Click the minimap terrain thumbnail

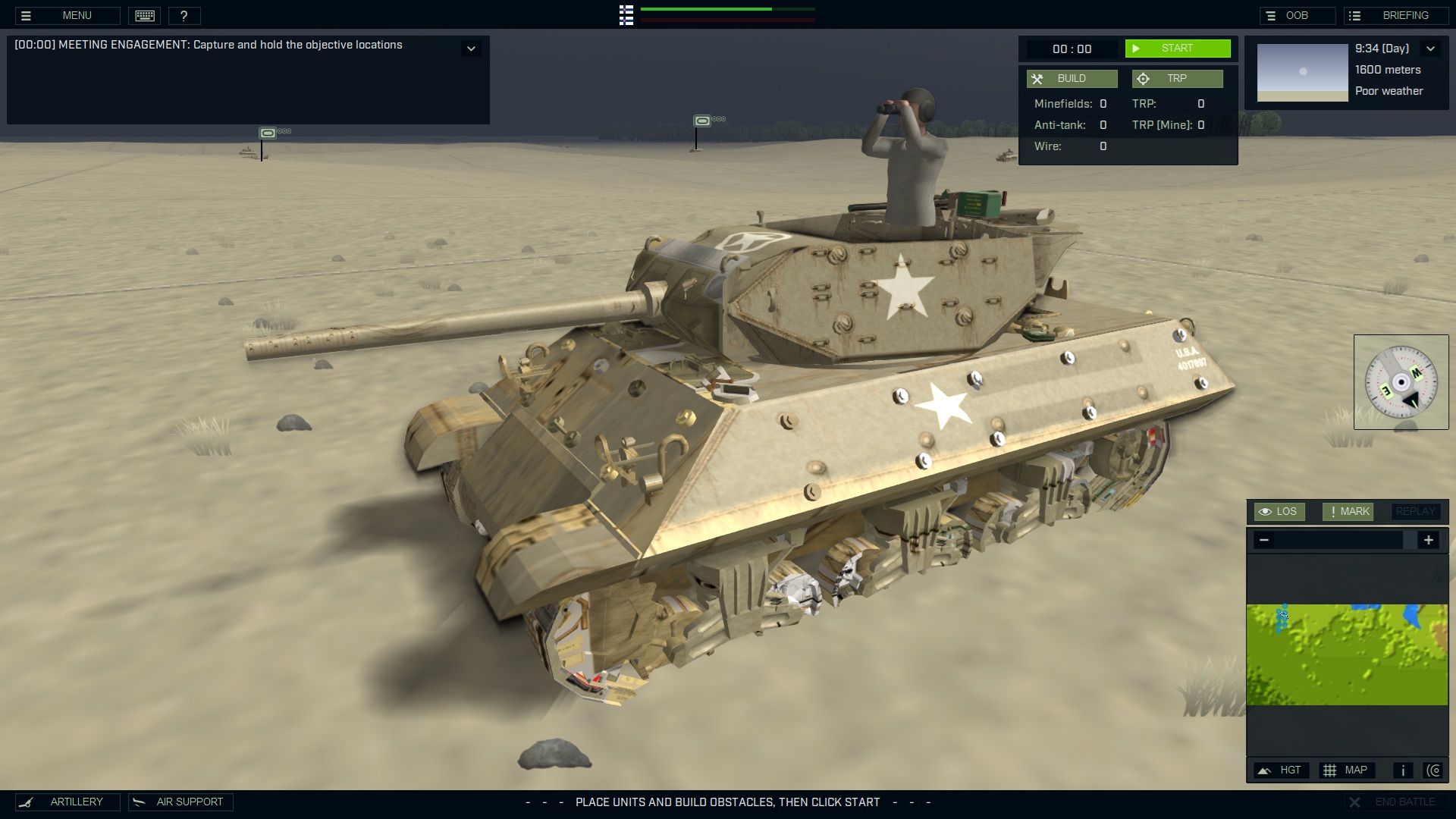[x=1348, y=654]
